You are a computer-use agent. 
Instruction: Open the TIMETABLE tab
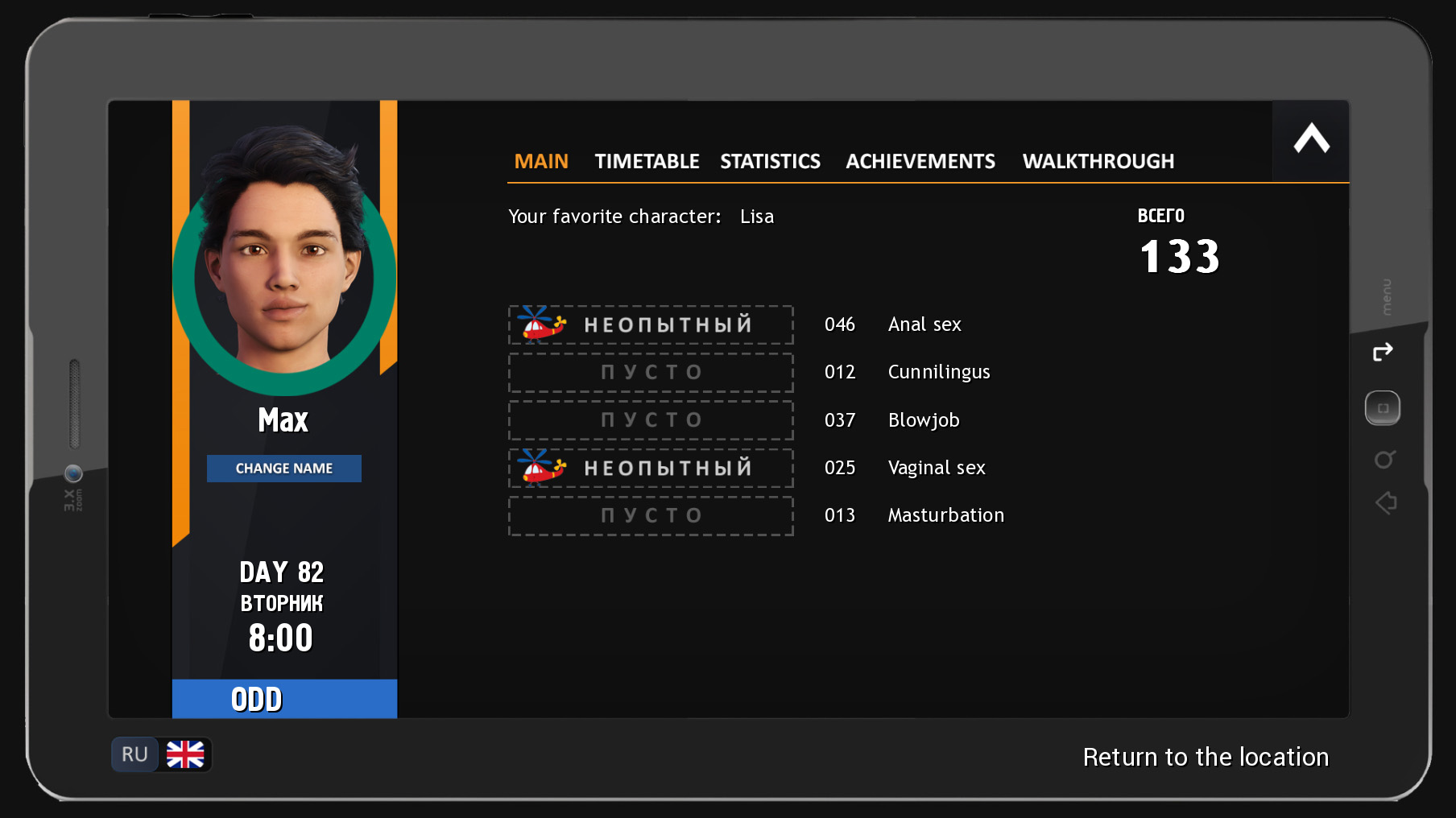tap(647, 161)
